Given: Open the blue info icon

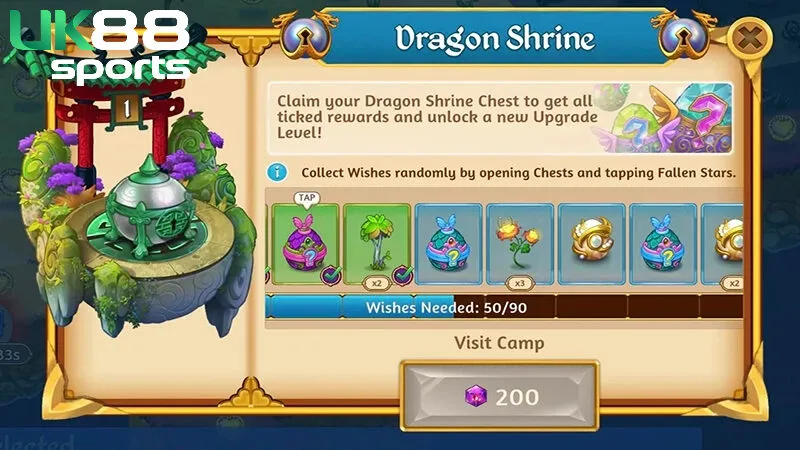Looking at the screenshot, I should tap(279, 172).
